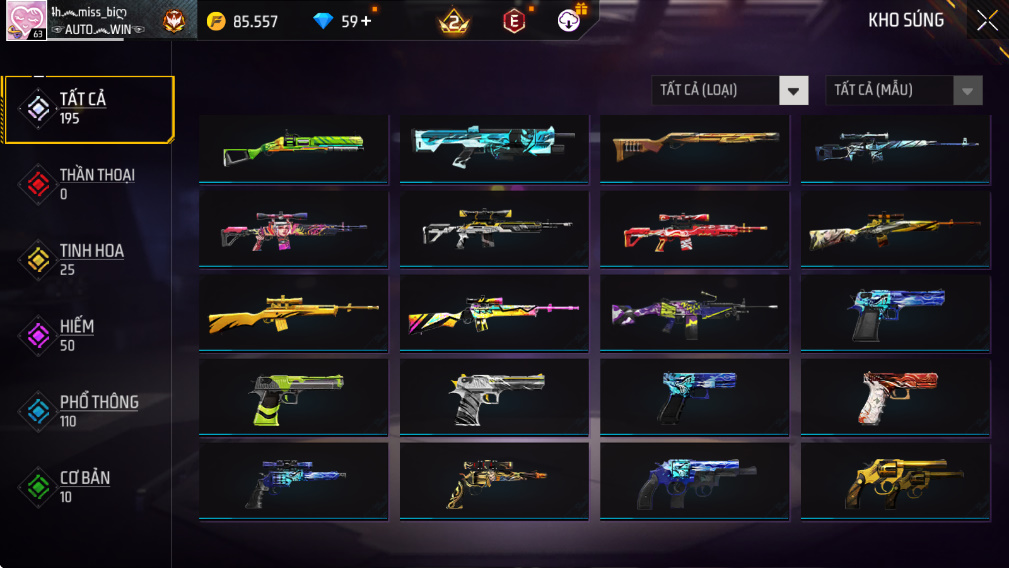Open the player profile avatar
Image resolution: width=1009 pixels, height=568 pixels.
(25, 21)
